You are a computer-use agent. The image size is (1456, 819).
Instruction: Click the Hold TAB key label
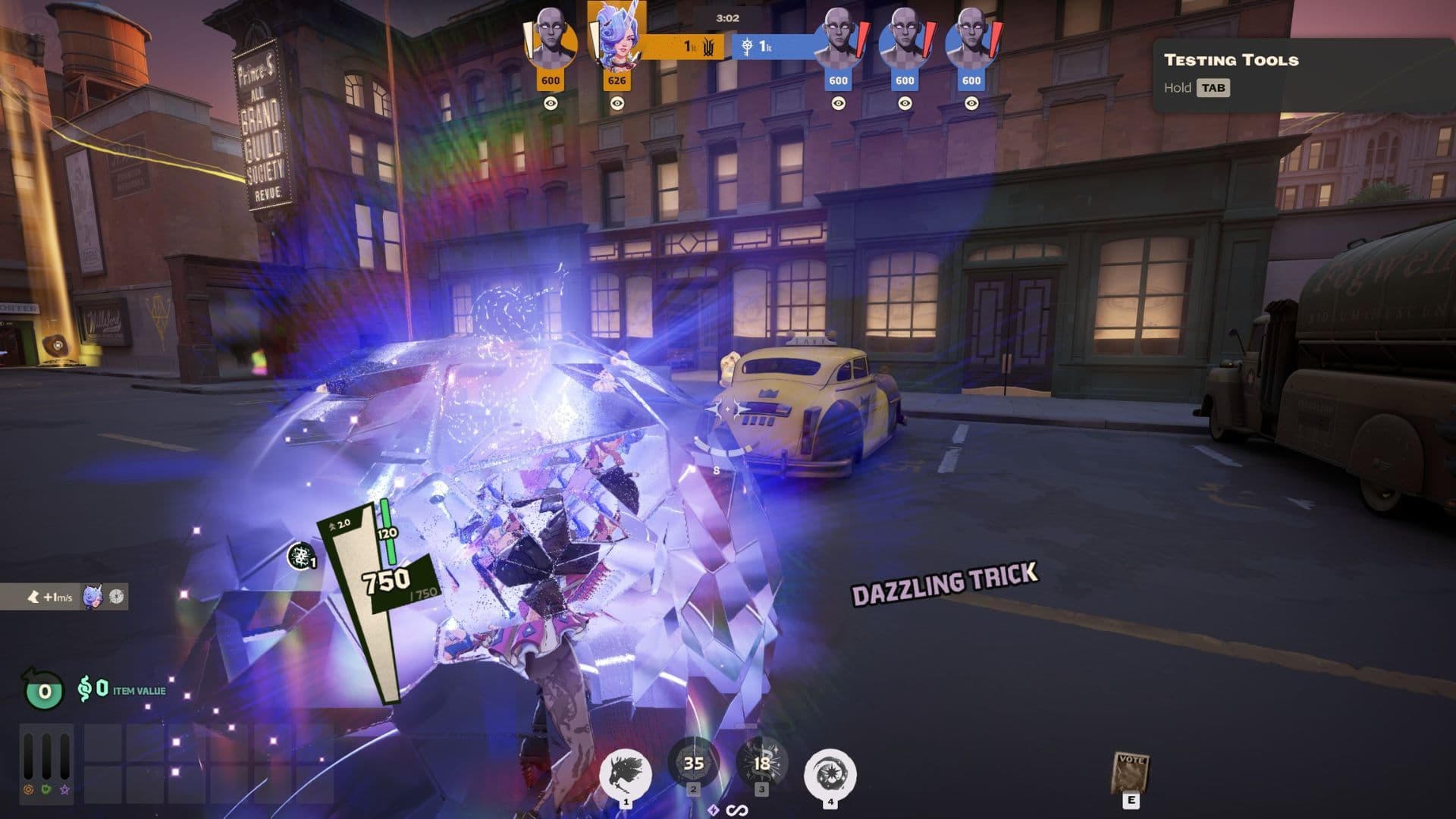(1195, 88)
